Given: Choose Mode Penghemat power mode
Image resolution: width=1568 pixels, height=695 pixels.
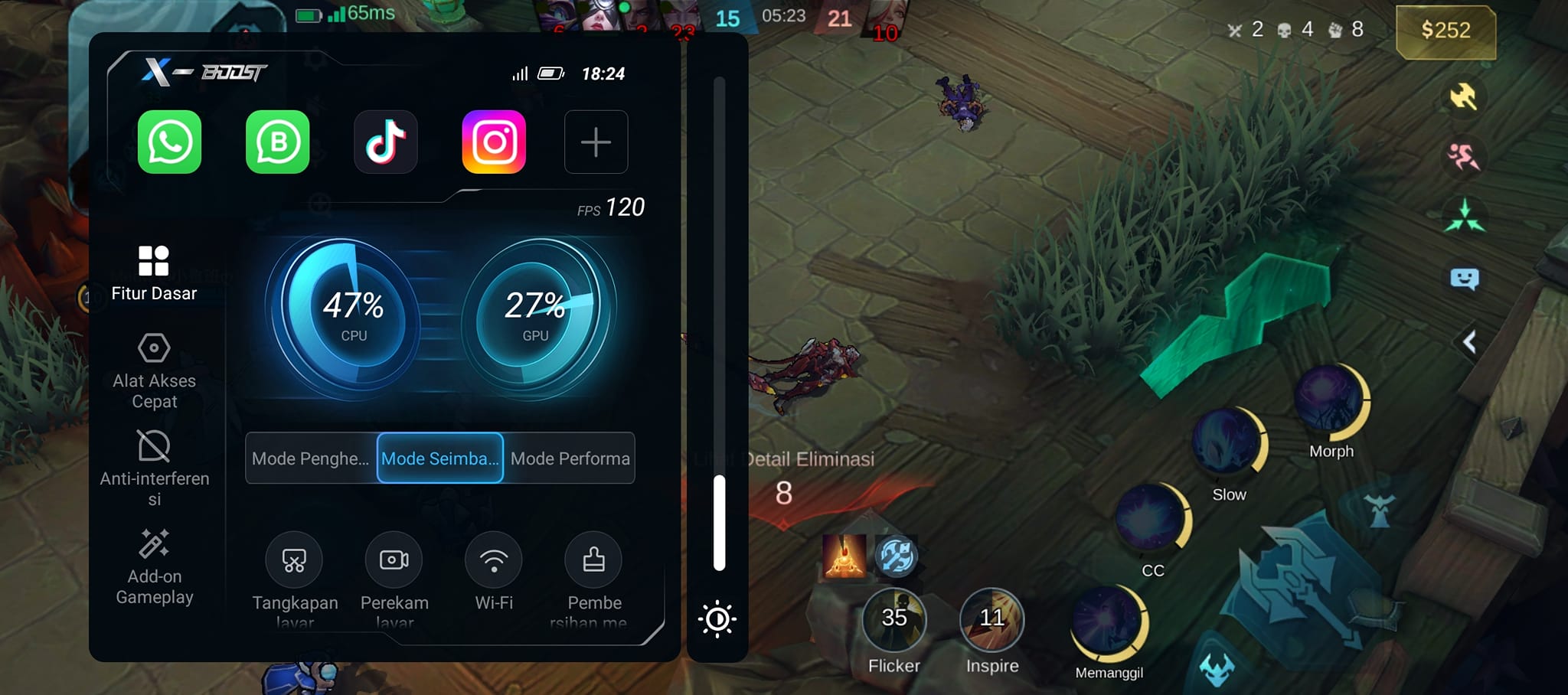Looking at the screenshot, I should point(311,458).
